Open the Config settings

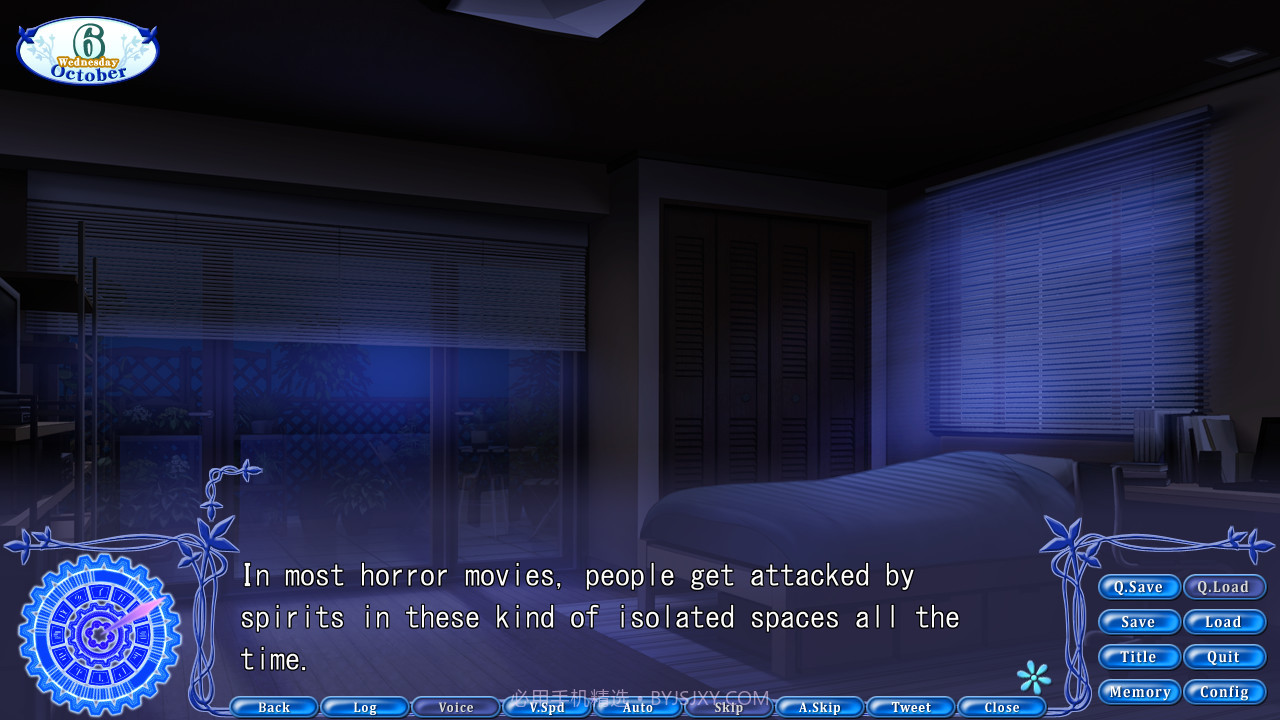[1225, 692]
